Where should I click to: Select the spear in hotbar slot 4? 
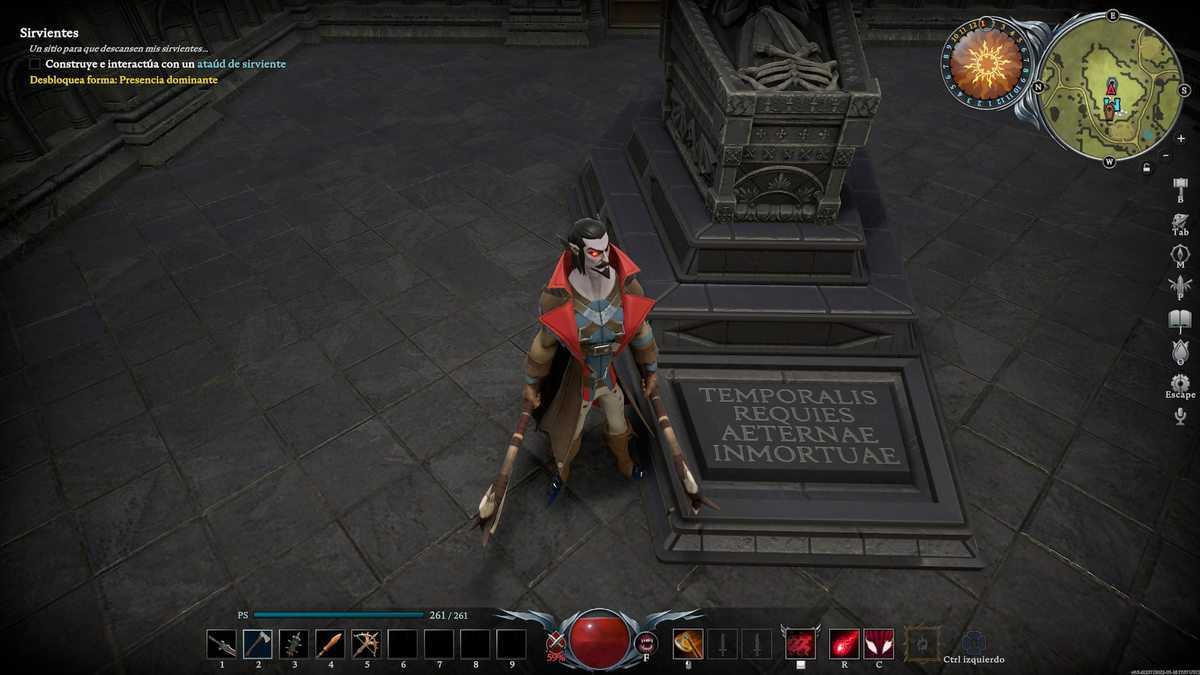click(329, 643)
